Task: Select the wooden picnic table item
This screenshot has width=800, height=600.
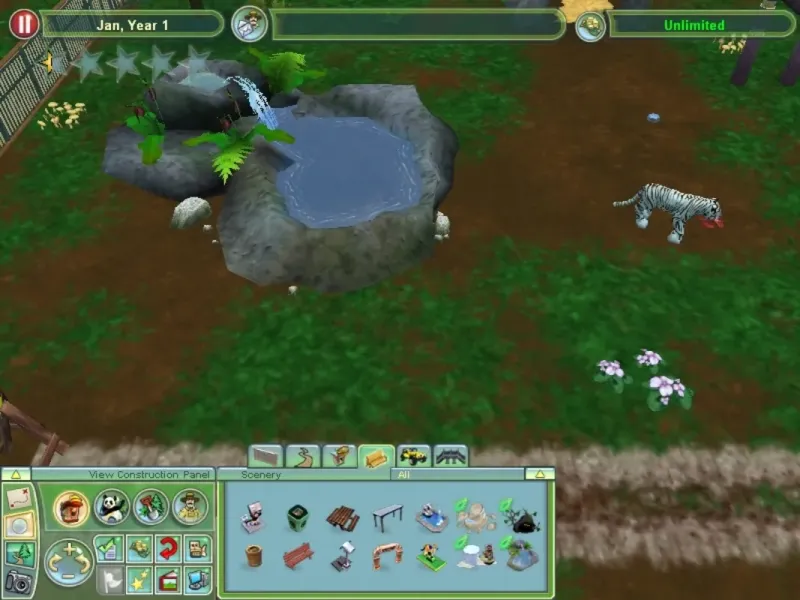Action: coord(342,517)
